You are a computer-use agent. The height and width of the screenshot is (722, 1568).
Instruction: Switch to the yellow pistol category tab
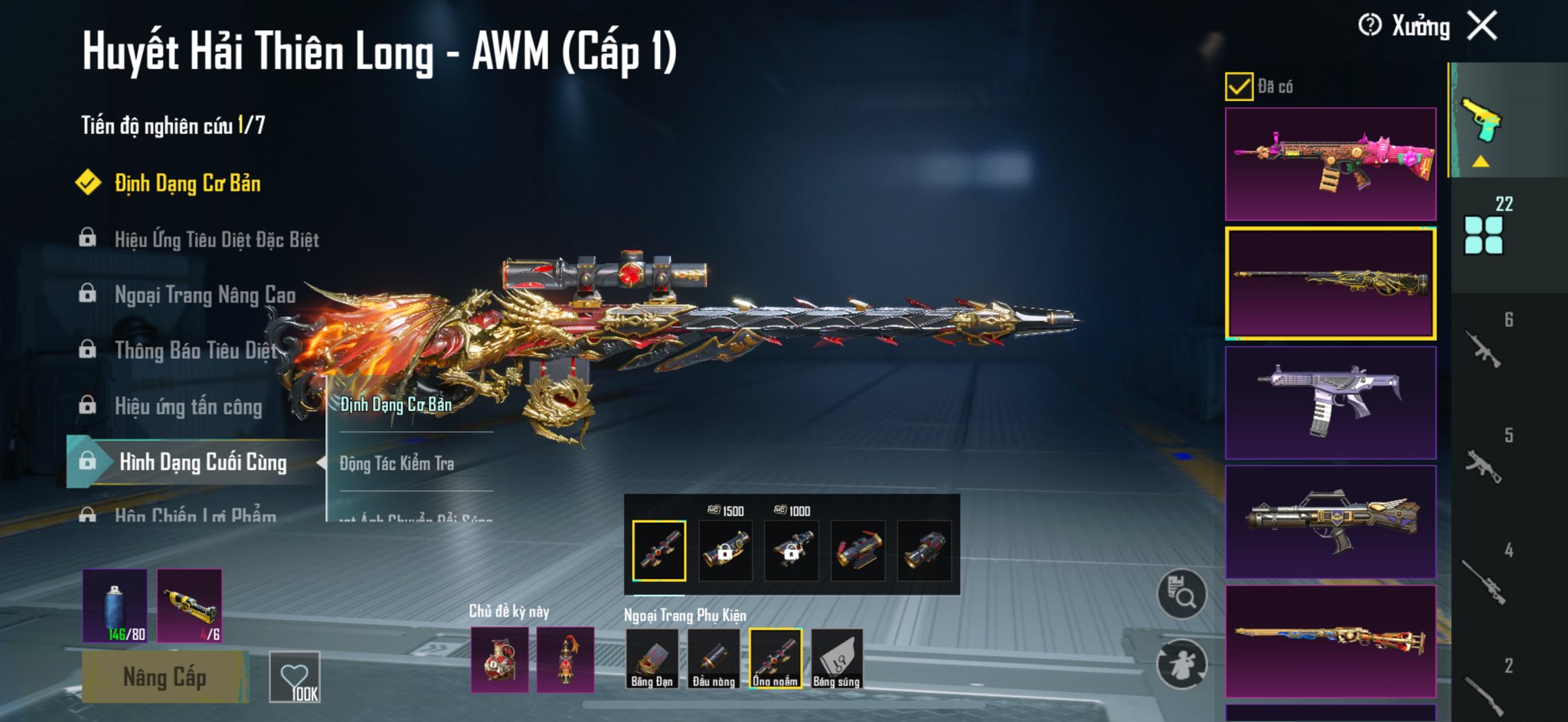1481,121
